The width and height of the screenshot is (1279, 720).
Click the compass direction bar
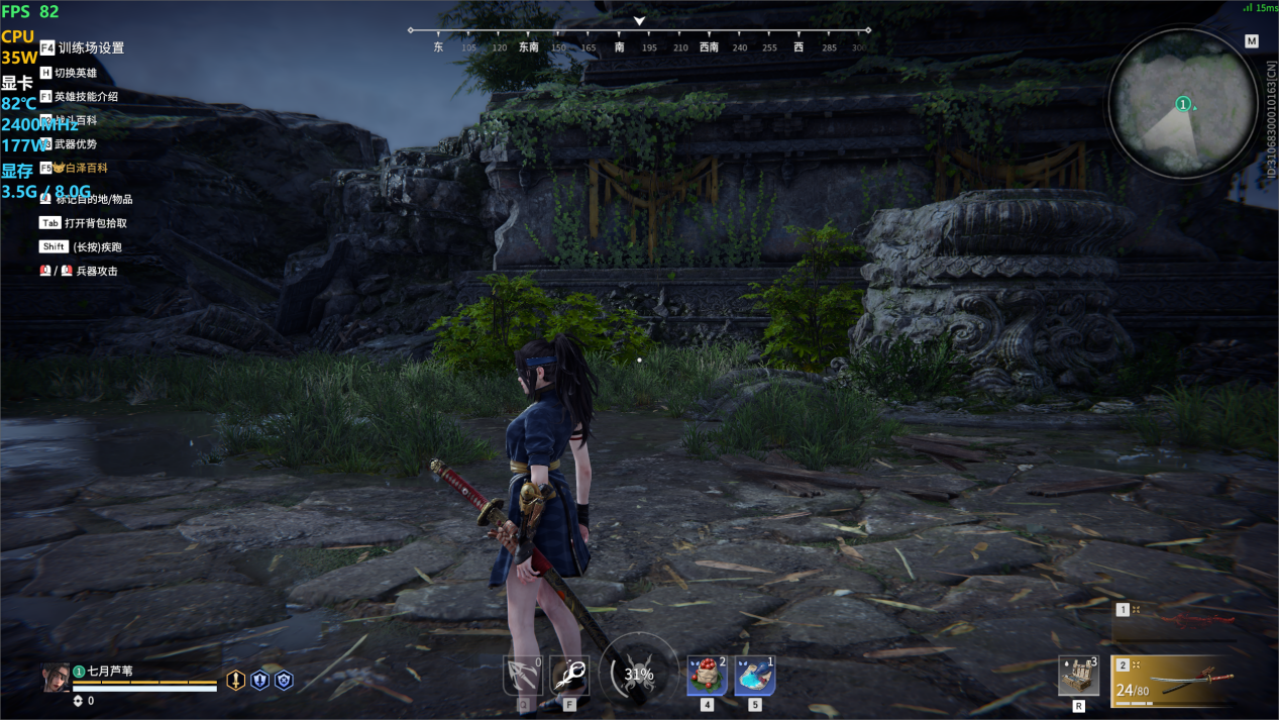639,40
